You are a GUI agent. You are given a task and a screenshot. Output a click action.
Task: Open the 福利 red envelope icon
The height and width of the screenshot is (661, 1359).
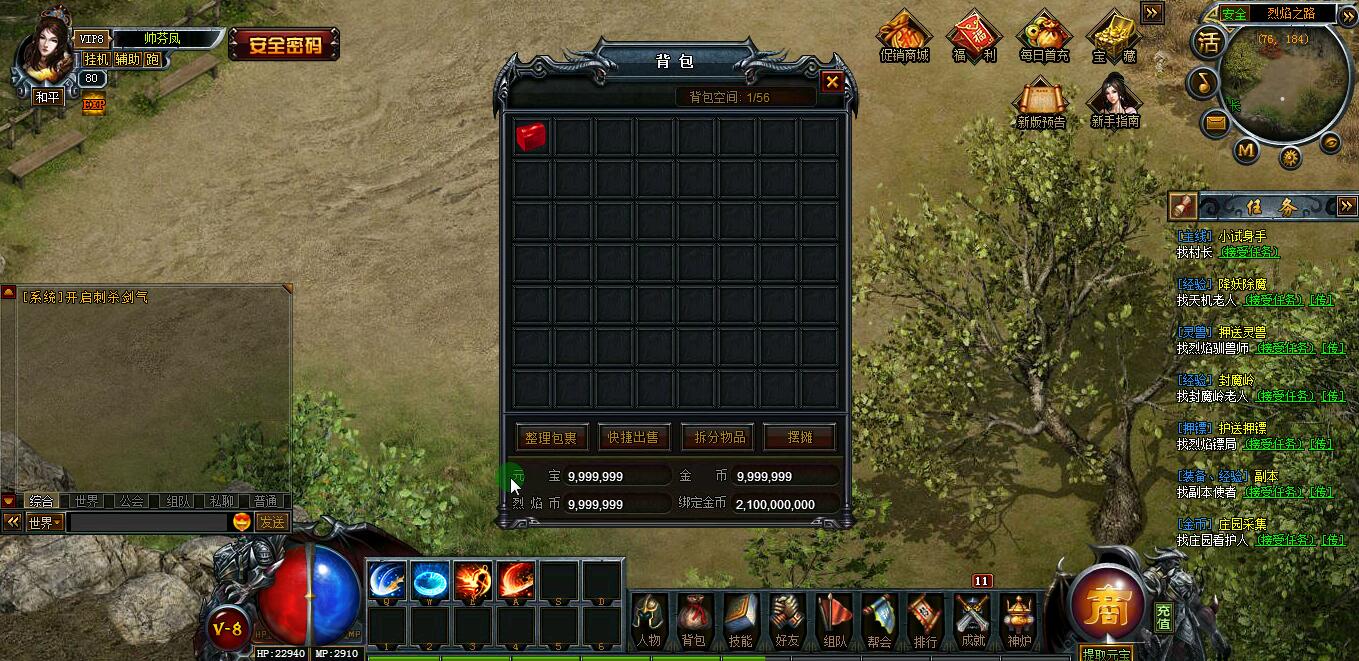pyautogui.click(x=975, y=37)
